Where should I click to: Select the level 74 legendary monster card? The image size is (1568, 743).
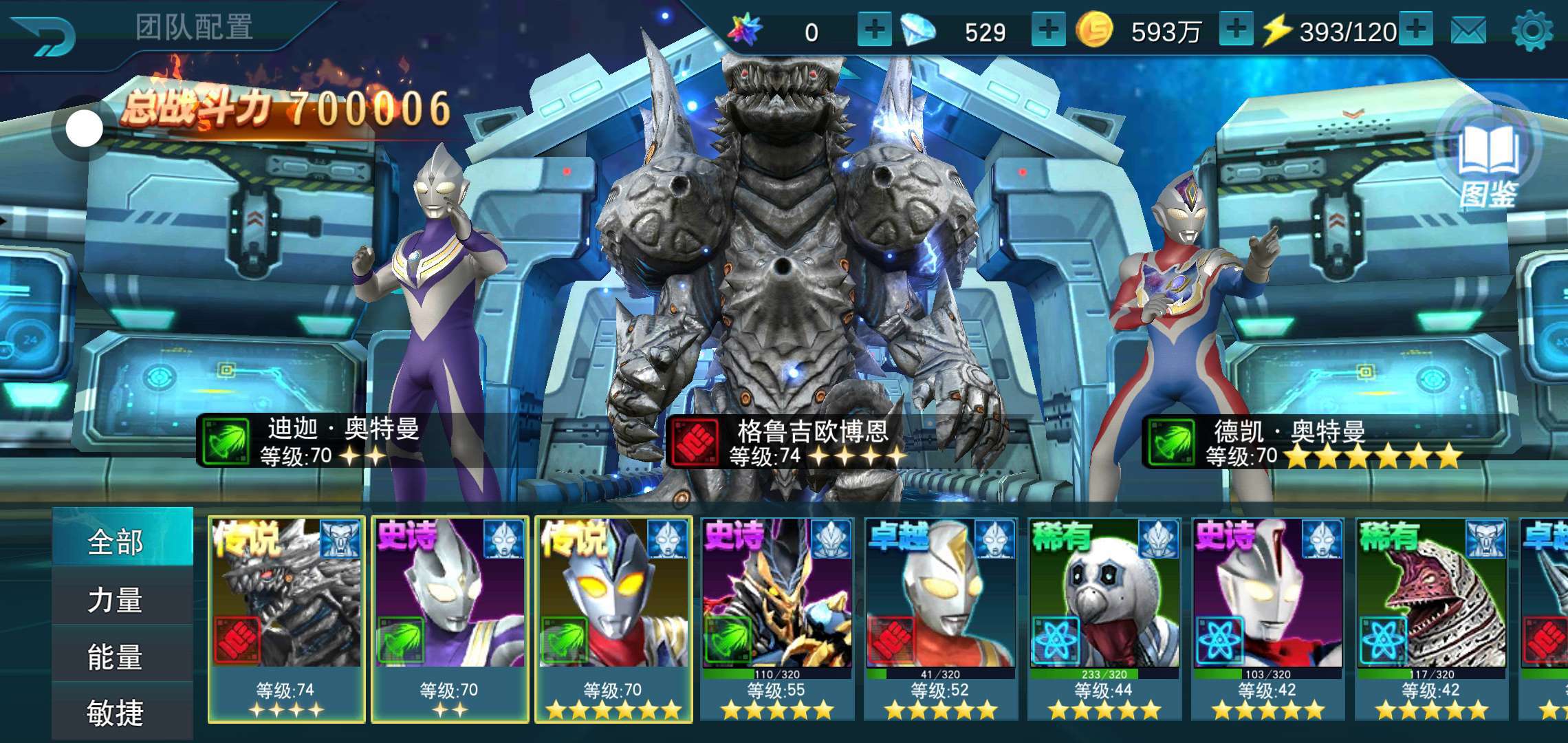(x=286, y=619)
